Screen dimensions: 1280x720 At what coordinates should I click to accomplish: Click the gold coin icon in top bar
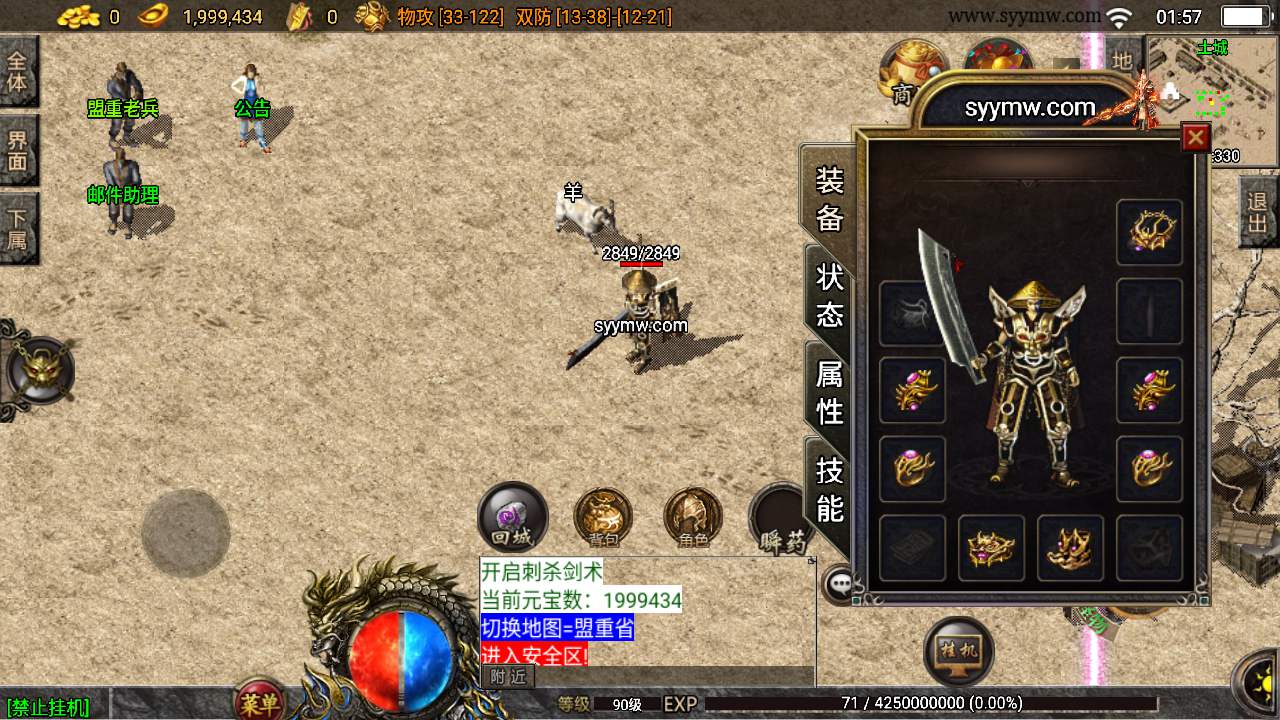[78, 14]
